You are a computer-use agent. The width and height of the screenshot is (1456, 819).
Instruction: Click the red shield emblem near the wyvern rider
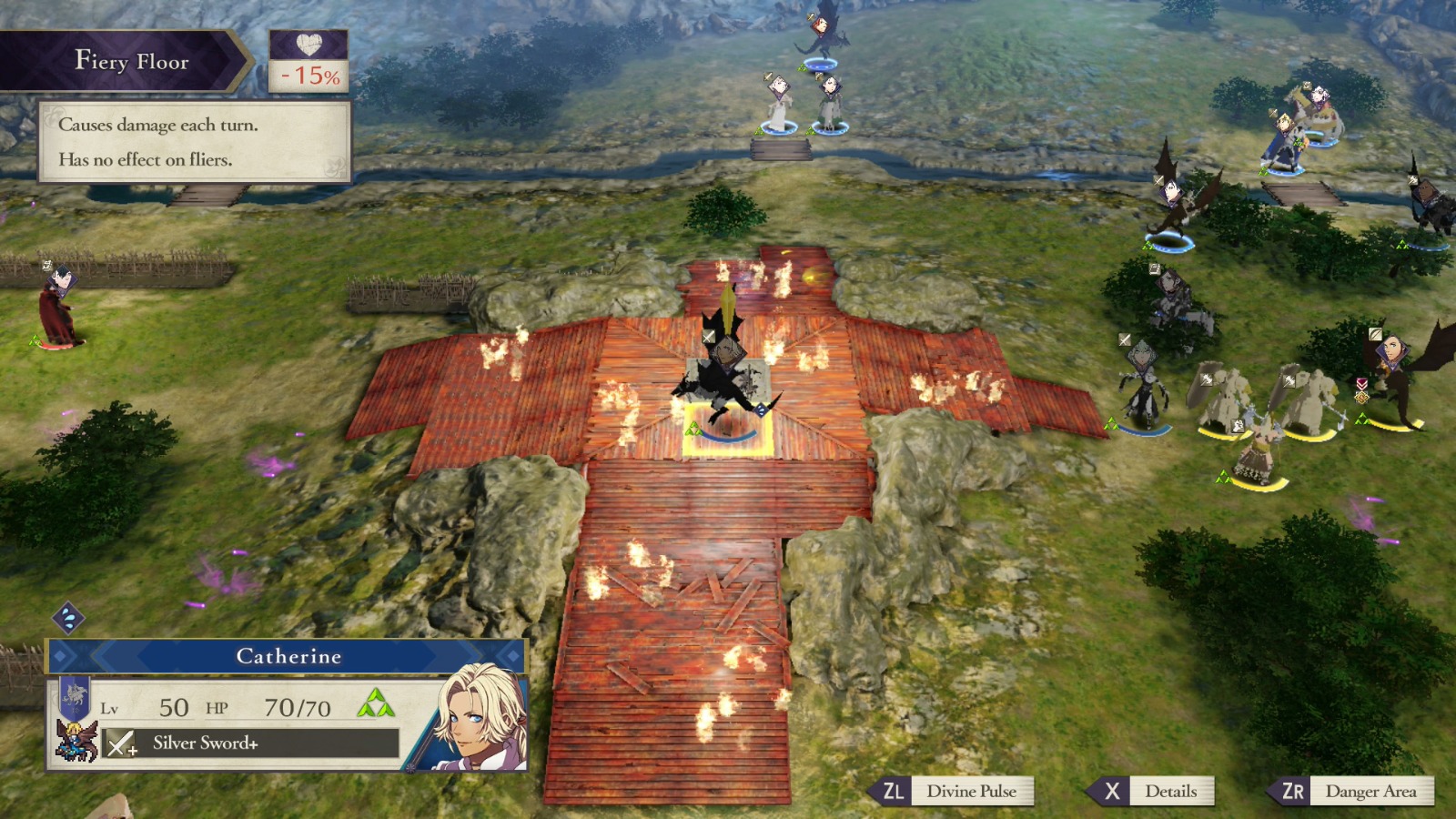pos(1362,384)
